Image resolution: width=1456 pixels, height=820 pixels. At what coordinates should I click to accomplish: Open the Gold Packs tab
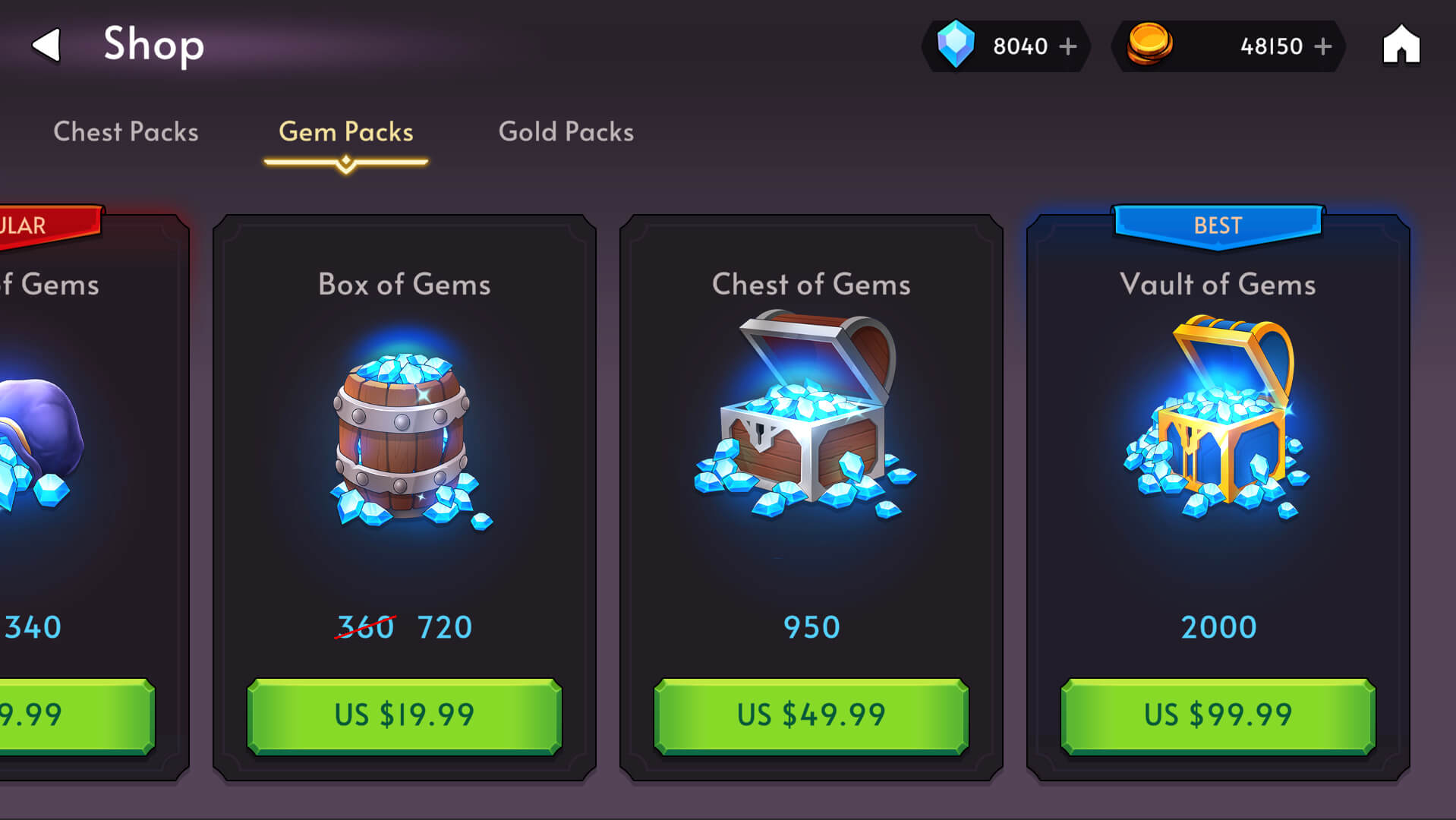point(566,132)
